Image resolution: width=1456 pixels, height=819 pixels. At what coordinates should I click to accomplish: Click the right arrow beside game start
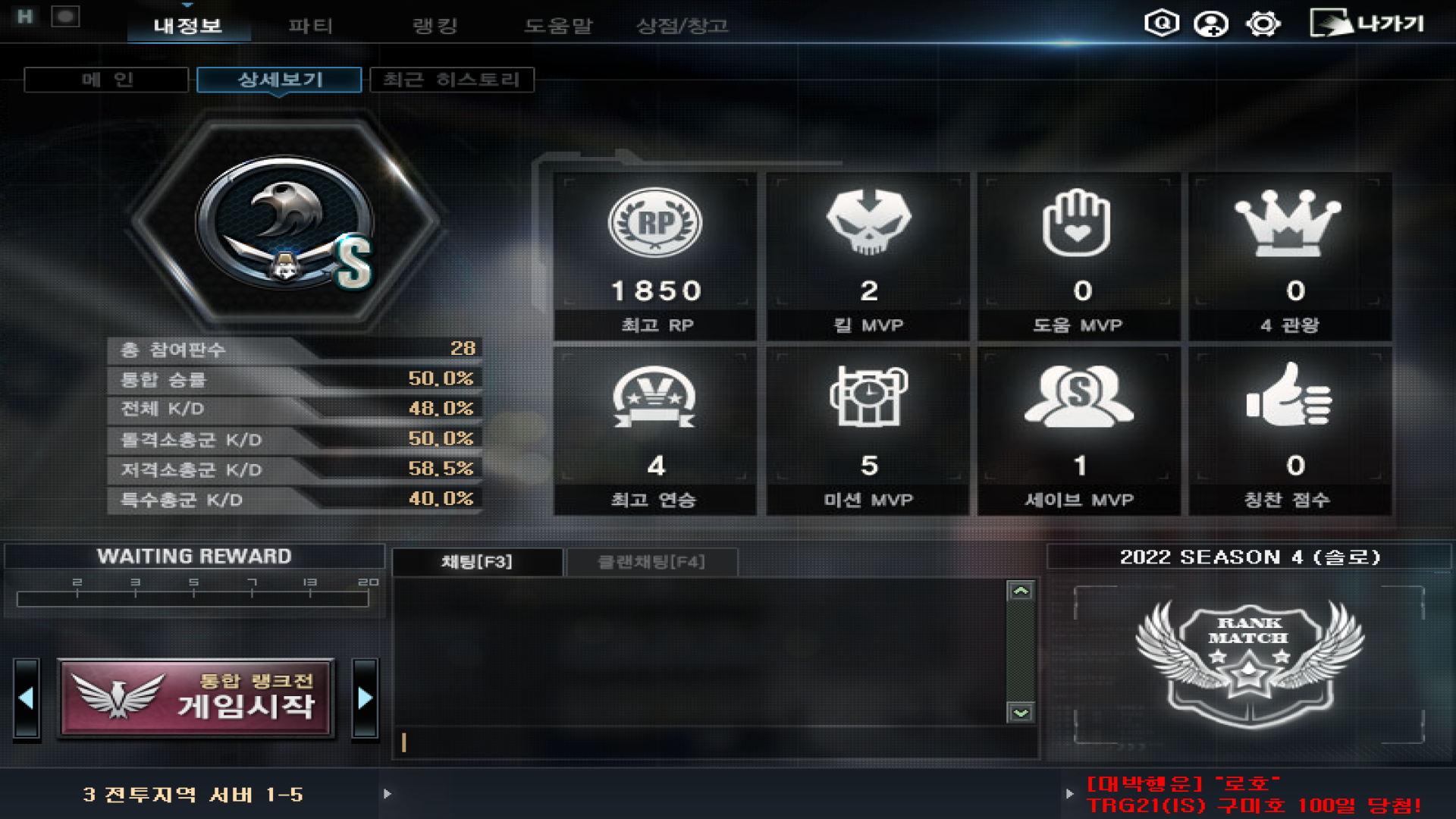point(365,698)
